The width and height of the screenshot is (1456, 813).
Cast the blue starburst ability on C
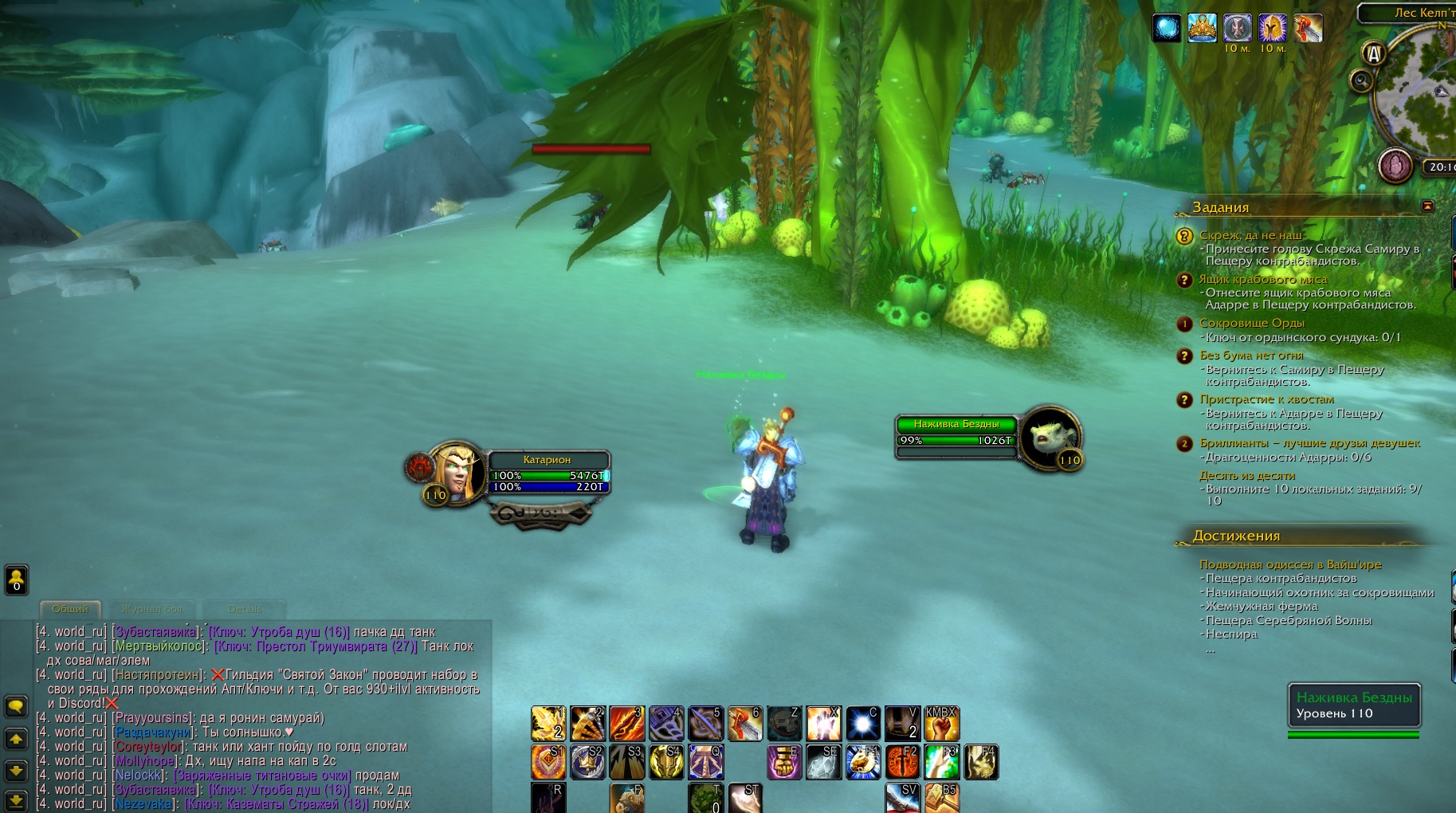862,724
